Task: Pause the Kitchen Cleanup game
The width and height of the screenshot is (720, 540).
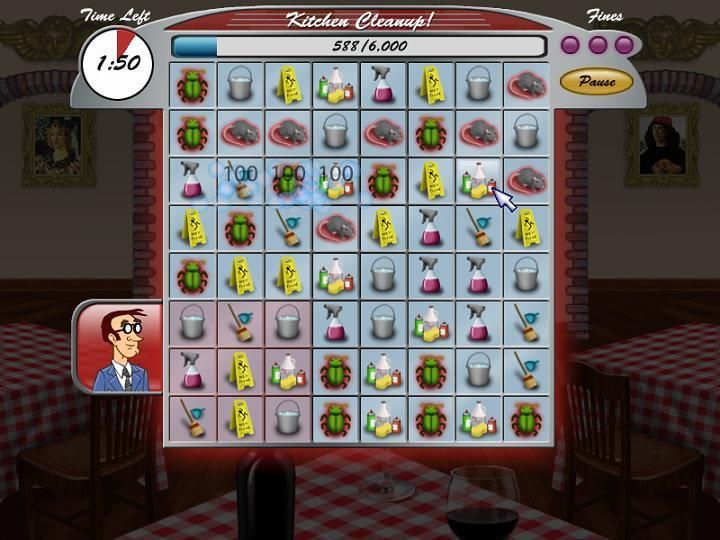Action: click(x=597, y=81)
